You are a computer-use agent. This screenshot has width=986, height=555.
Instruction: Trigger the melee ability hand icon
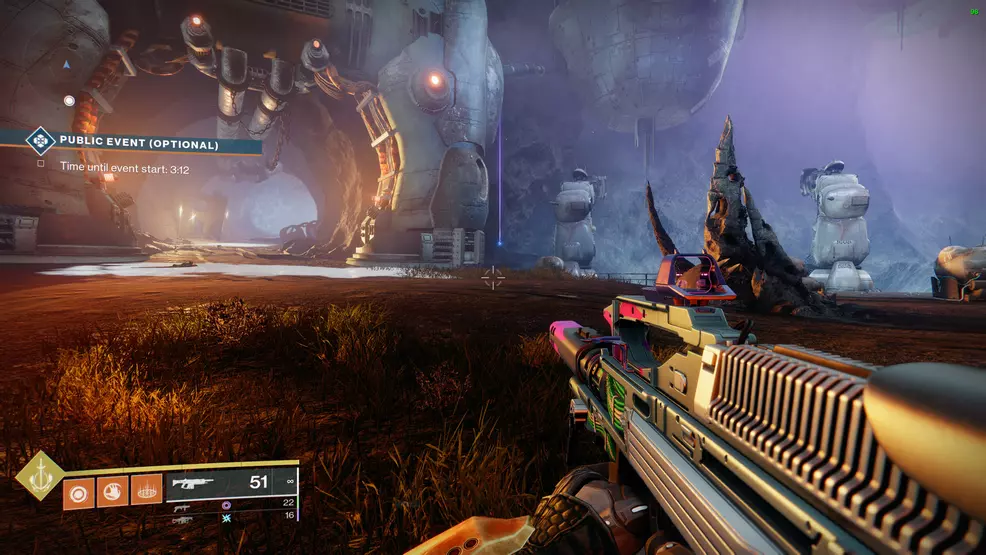point(113,492)
